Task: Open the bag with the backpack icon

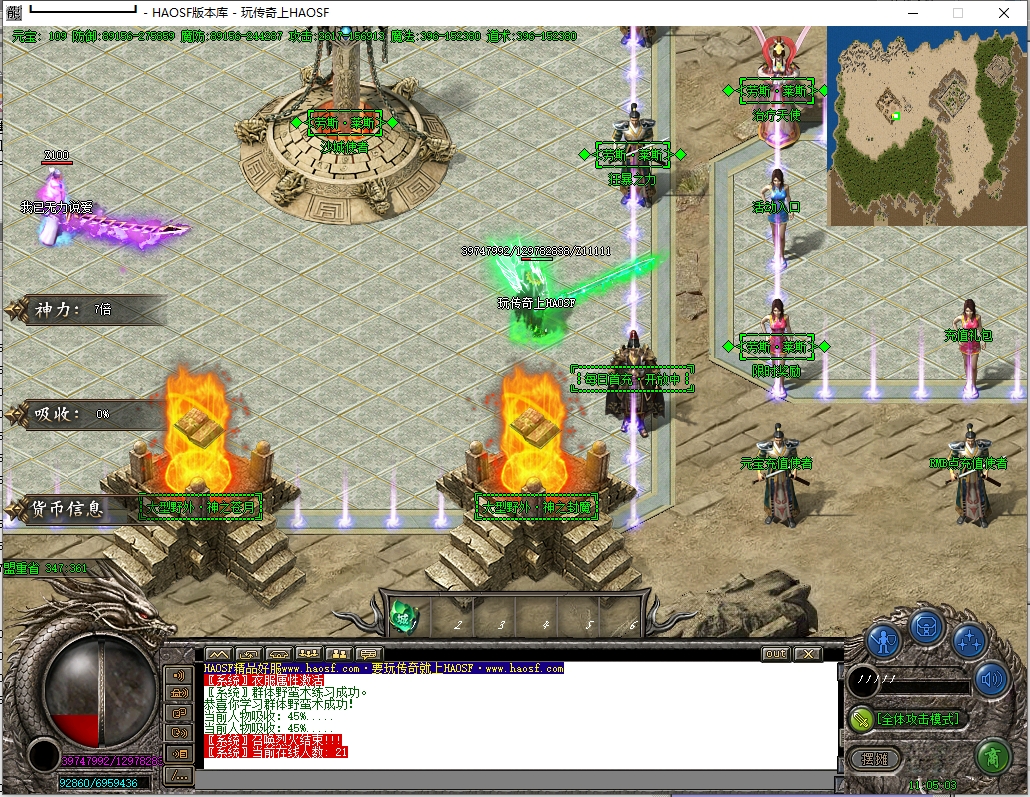Action: (927, 627)
